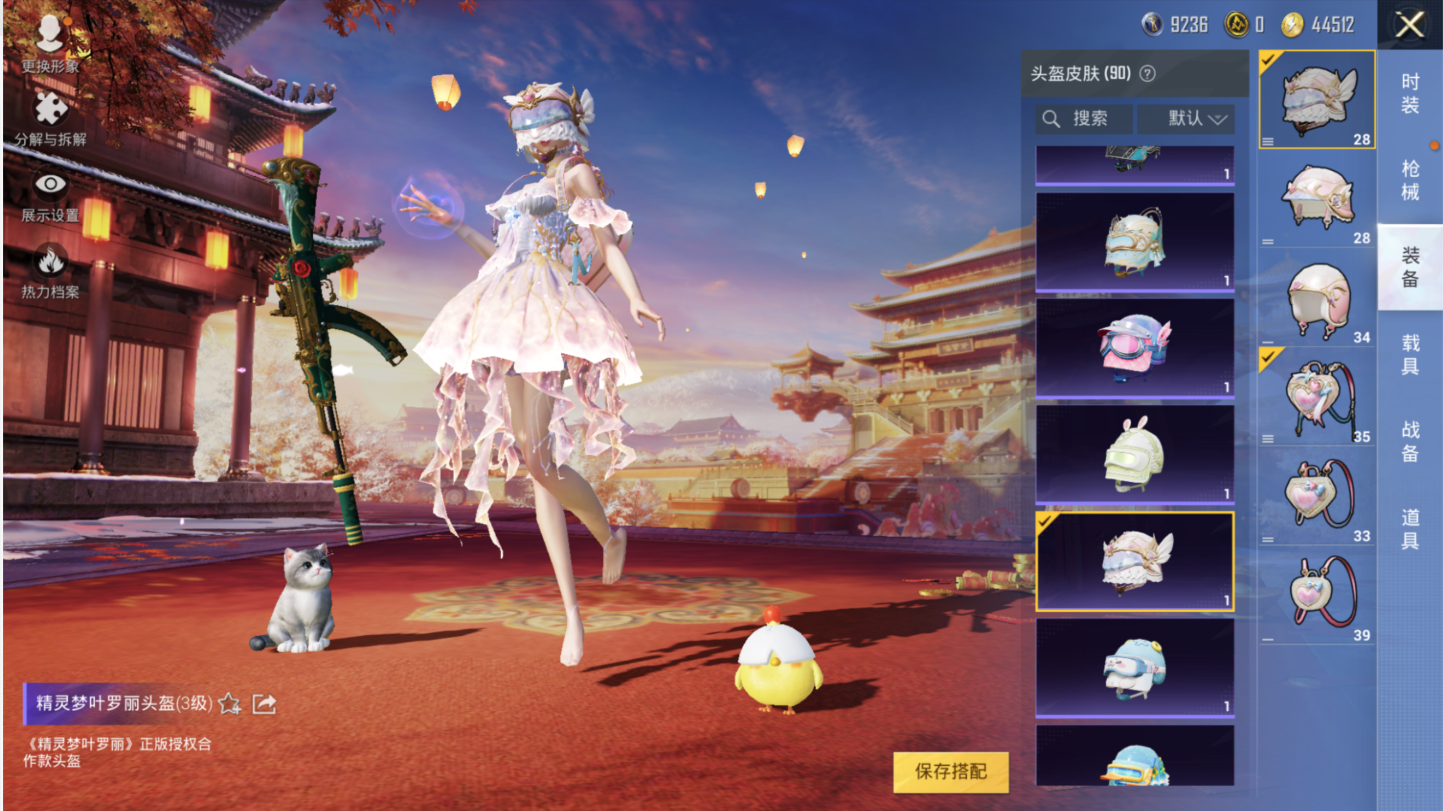Click the 保存搭配 button
The image size is (1443, 811).
tap(950, 771)
